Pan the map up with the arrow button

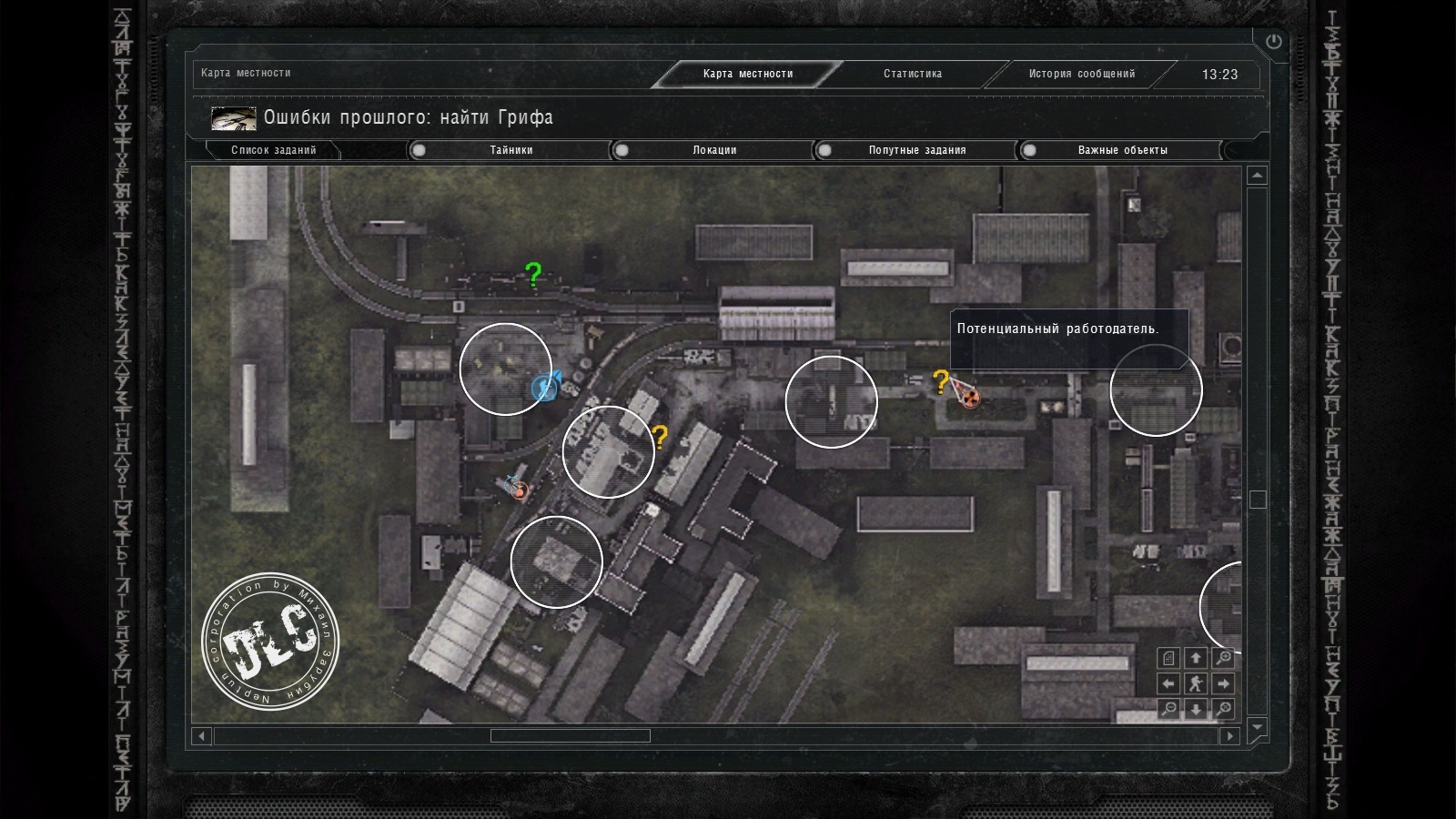1196,658
